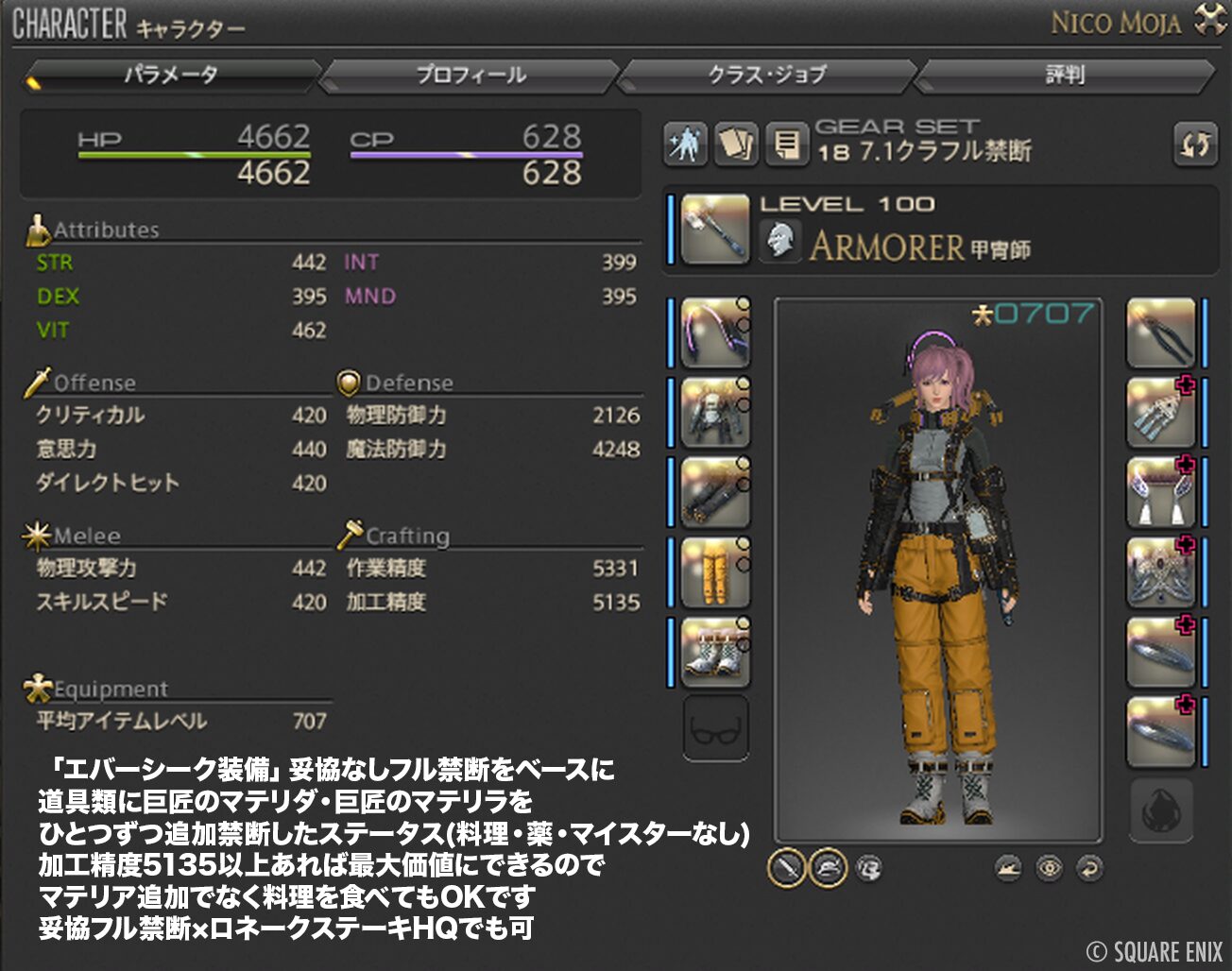Screen dimensions: 1232x971
Task: Click the empty glasses facewear slot
Action: coord(715,728)
